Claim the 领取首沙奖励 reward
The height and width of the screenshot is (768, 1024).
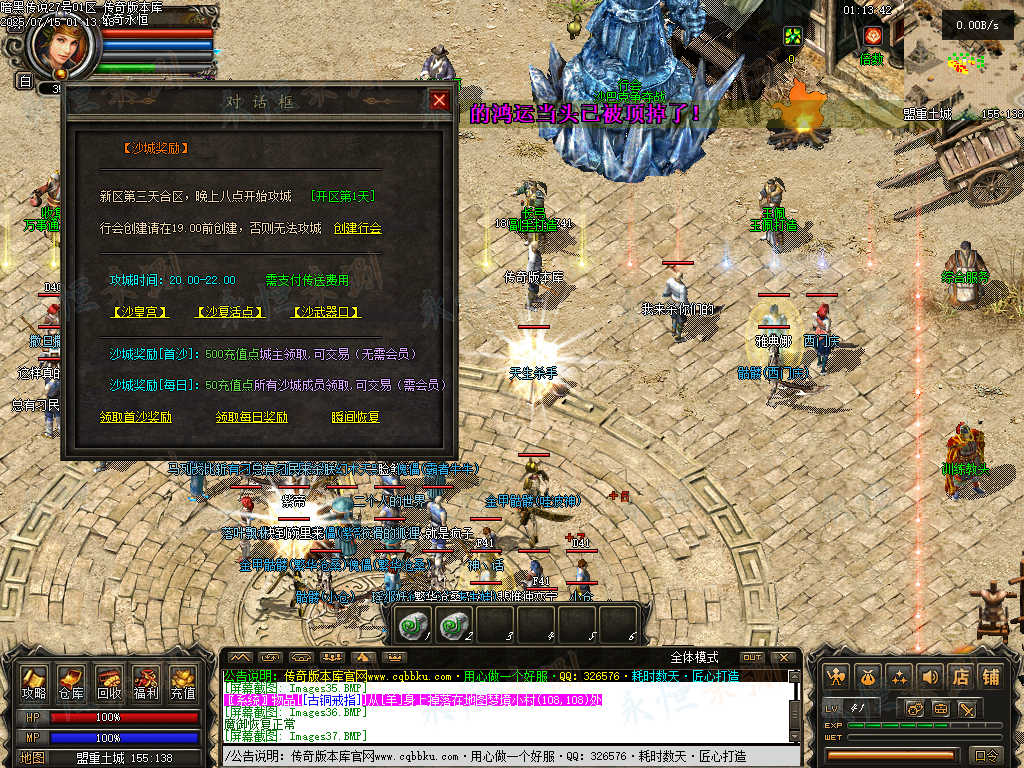(136, 417)
